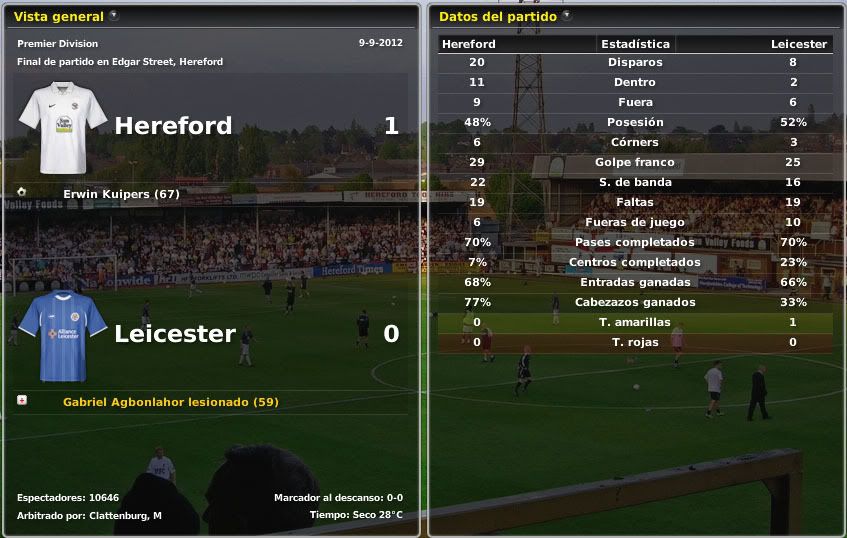The height and width of the screenshot is (538, 847).
Task: Select the Disparos statistics row
Action: [x=635, y=62]
